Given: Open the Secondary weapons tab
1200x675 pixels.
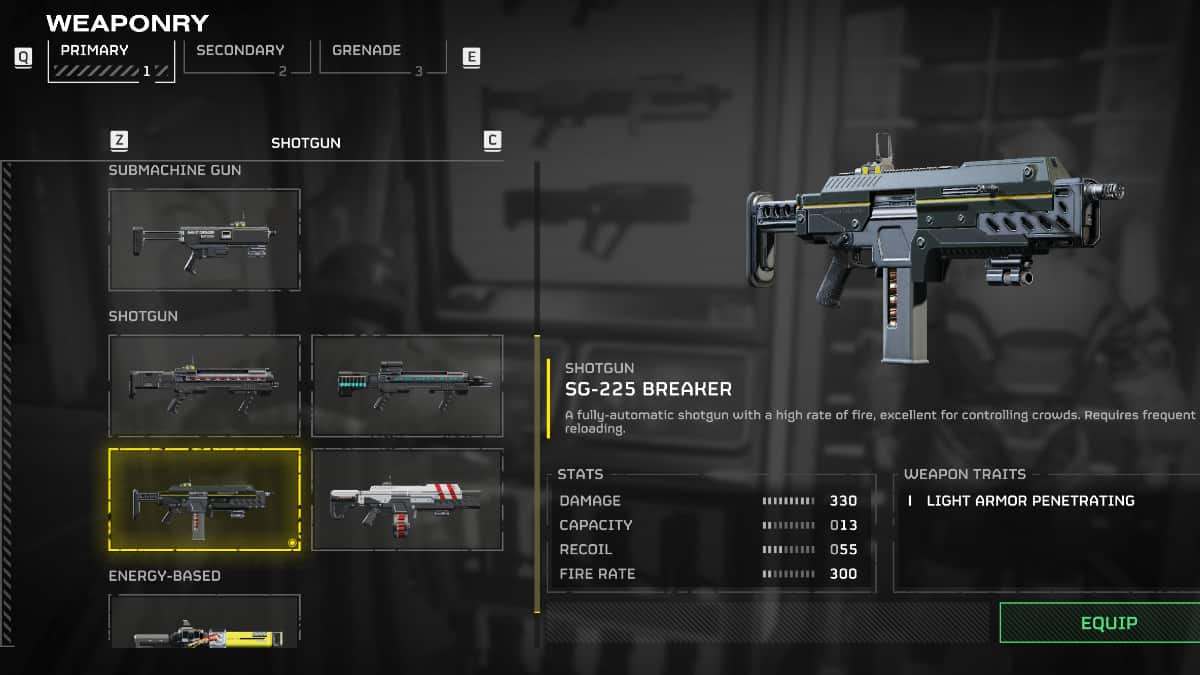Looking at the screenshot, I should (x=241, y=57).
